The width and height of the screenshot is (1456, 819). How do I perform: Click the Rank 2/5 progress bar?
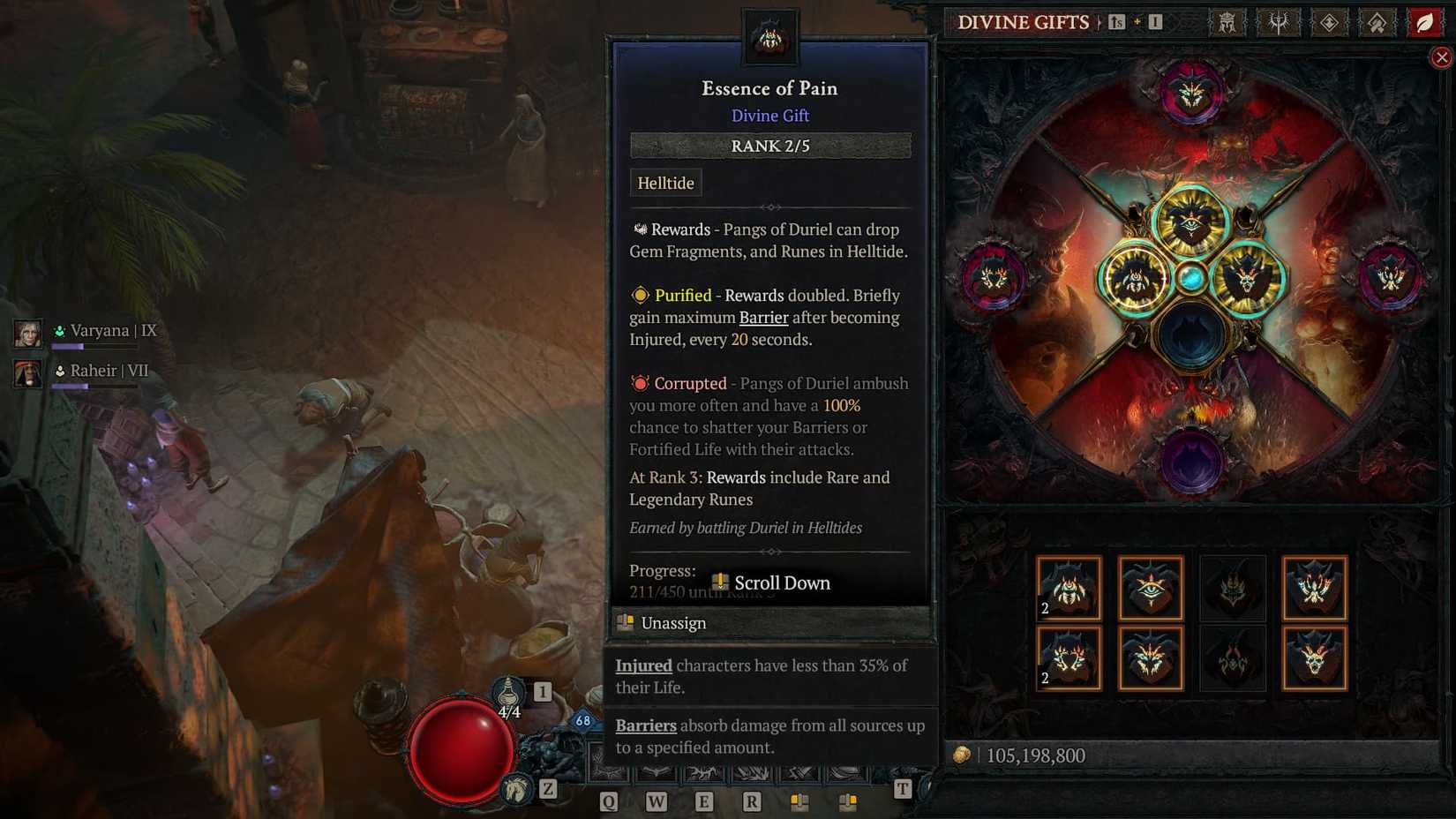[769, 146]
